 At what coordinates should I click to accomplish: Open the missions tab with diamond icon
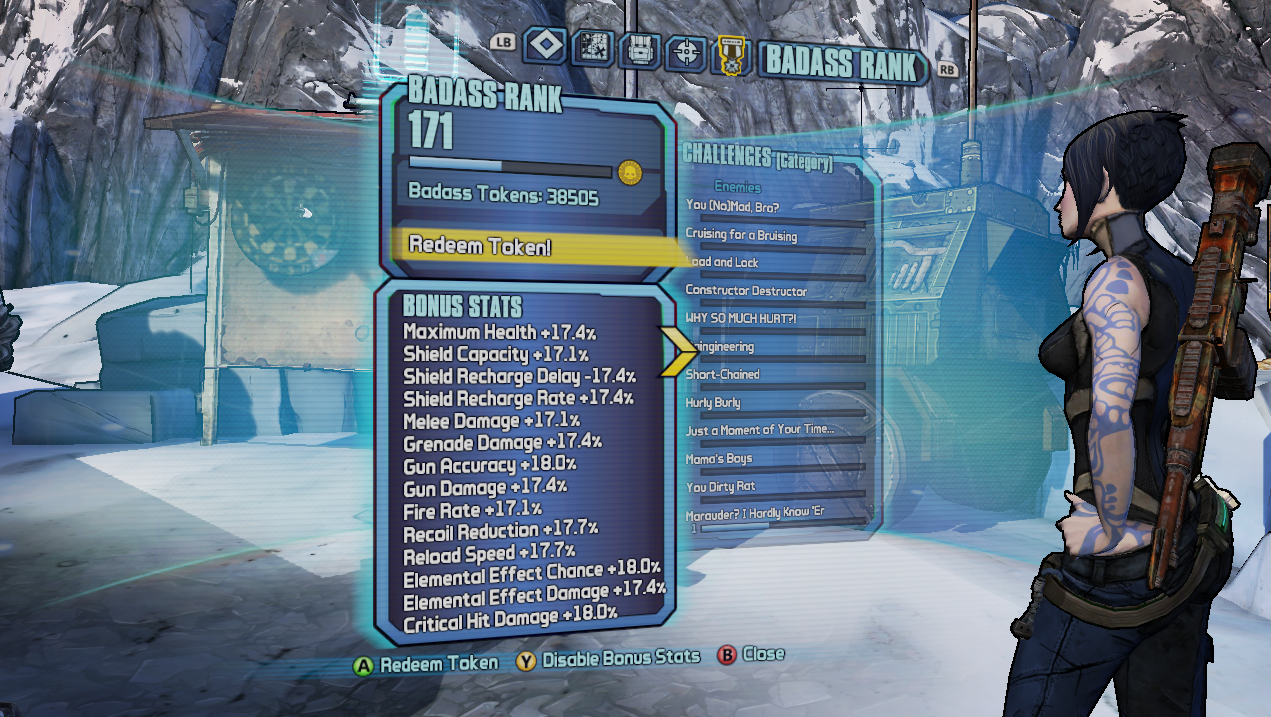pos(544,47)
